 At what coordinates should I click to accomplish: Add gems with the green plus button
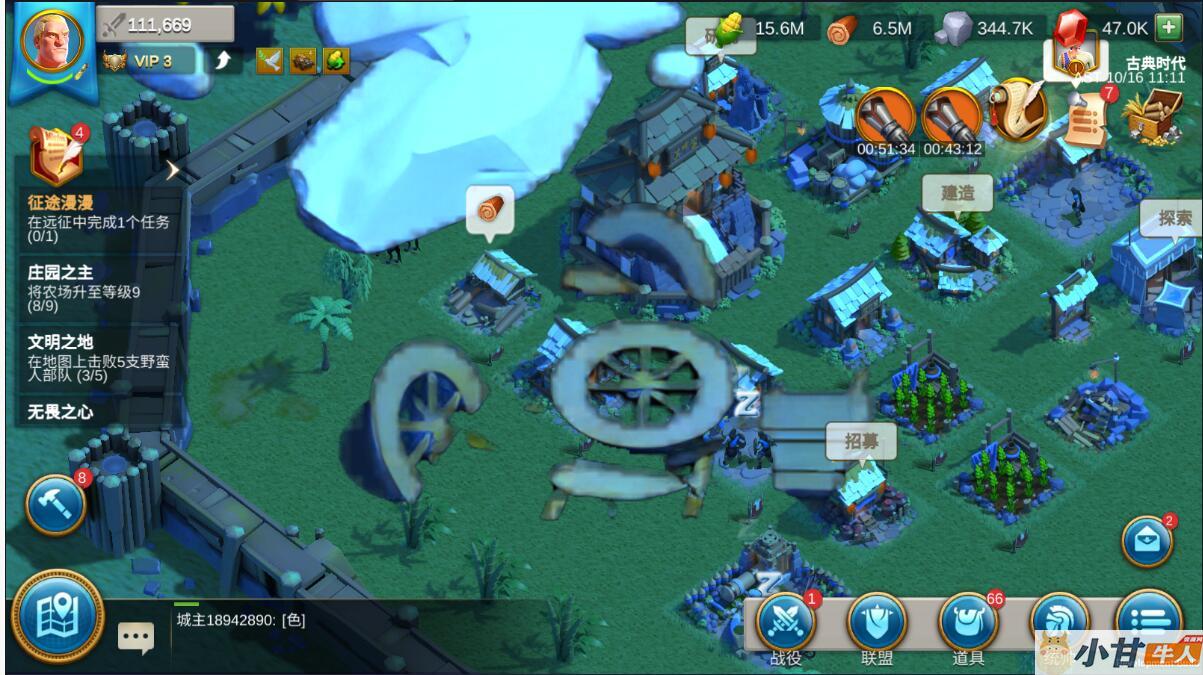coord(1168,27)
